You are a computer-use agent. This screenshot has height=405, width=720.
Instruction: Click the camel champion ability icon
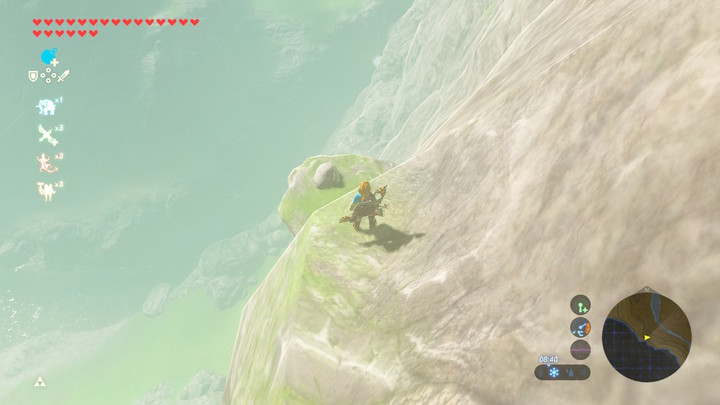46,190
